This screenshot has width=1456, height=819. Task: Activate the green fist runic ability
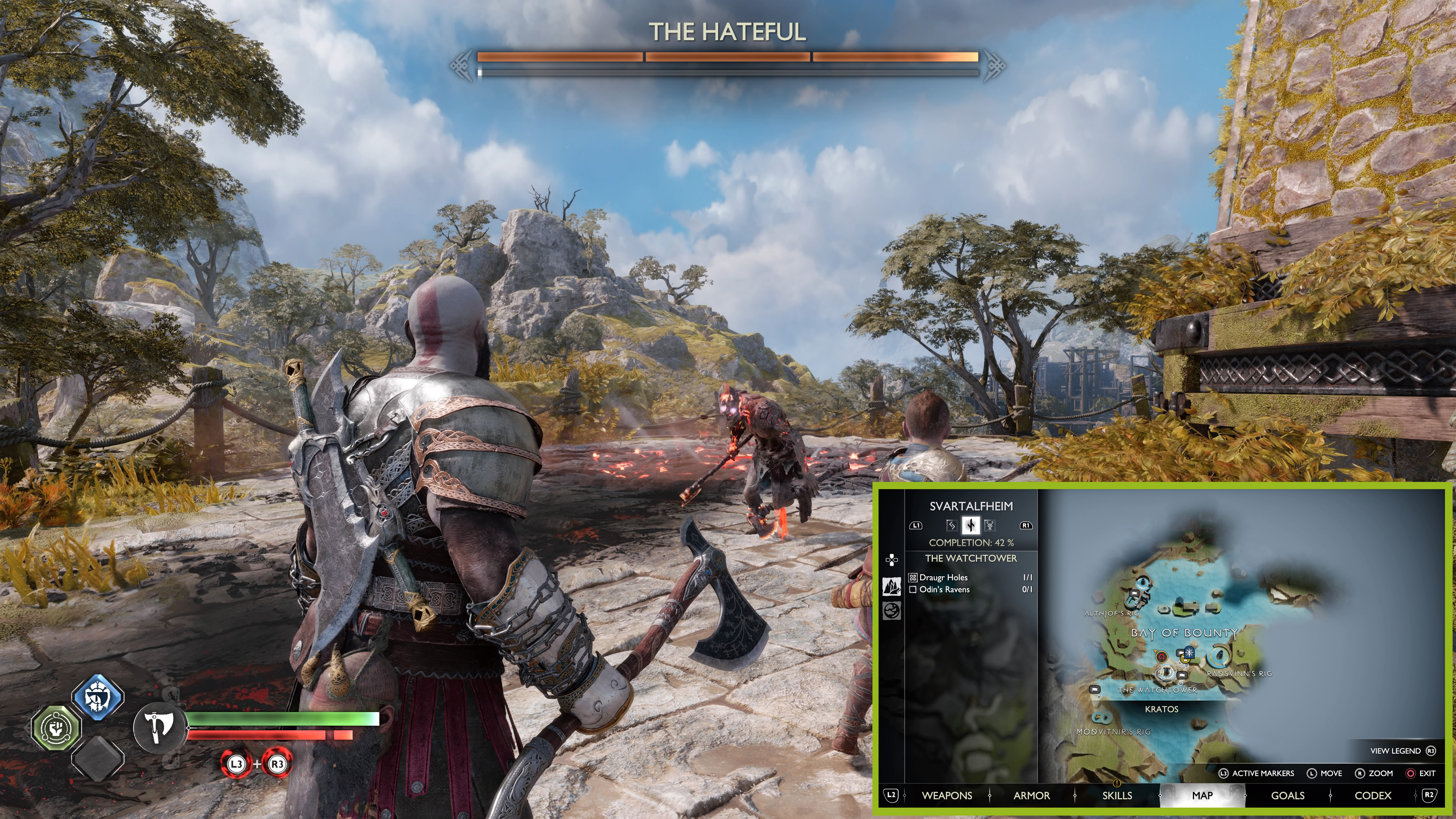(56, 728)
